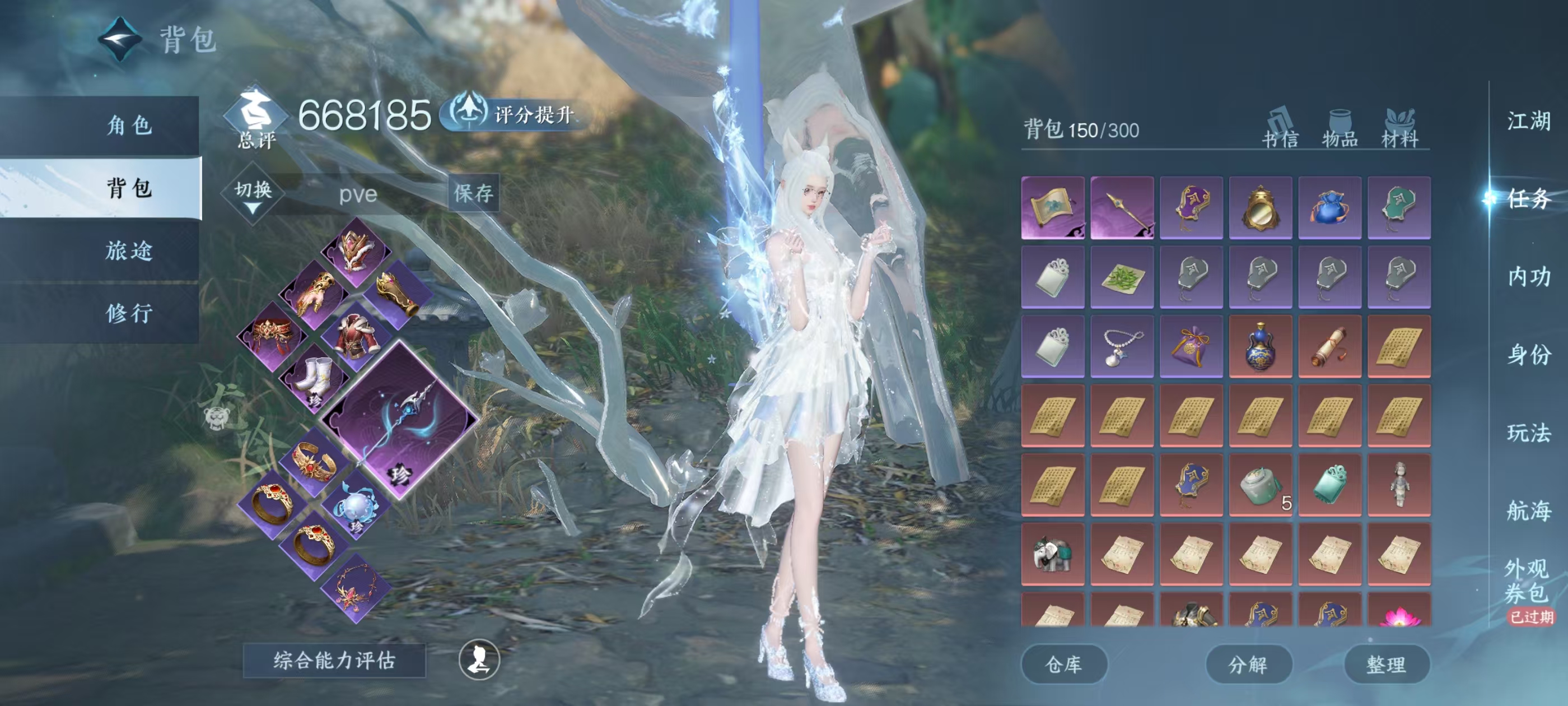Image resolution: width=1568 pixels, height=706 pixels.
Task: Open the 旅途 journey tab
Action: [x=129, y=250]
